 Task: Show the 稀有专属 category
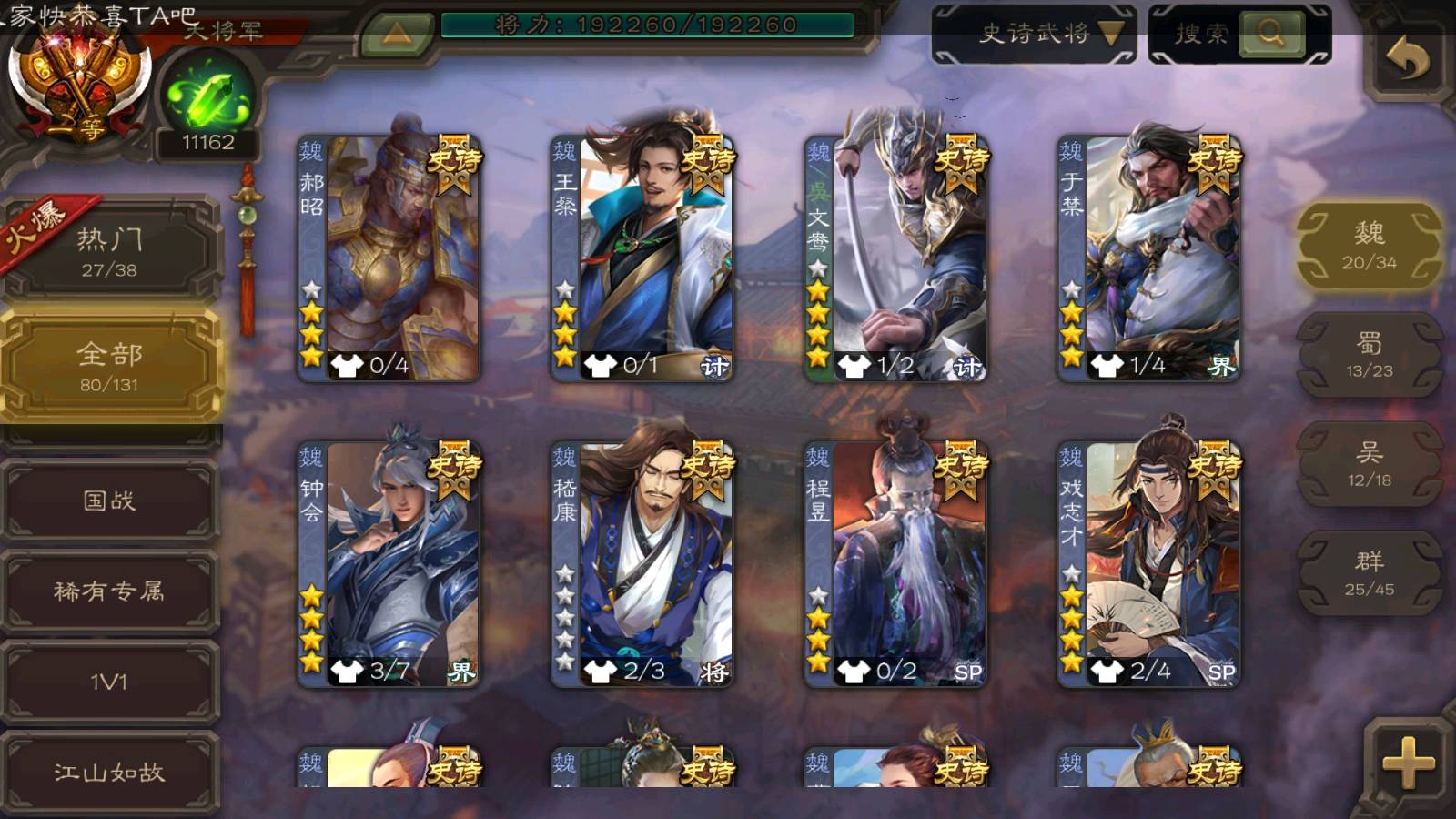(x=109, y=591)
